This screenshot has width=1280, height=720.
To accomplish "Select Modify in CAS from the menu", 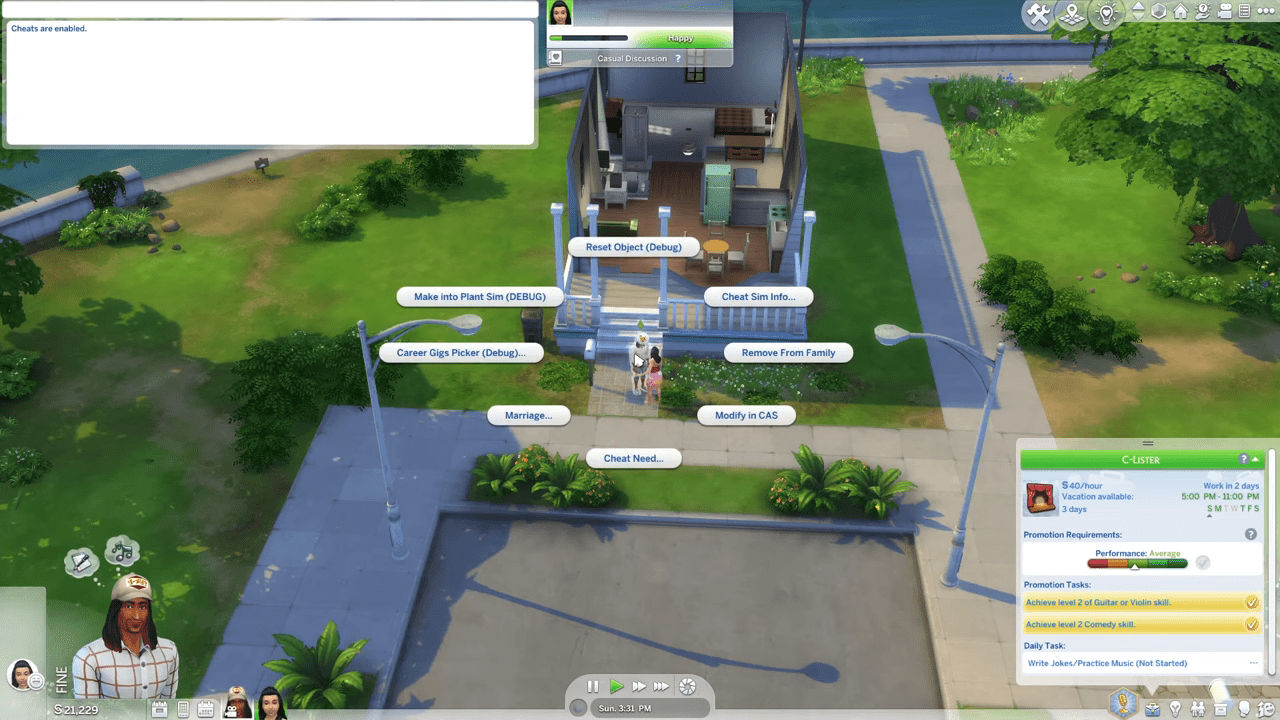I will tap(746, 415).
